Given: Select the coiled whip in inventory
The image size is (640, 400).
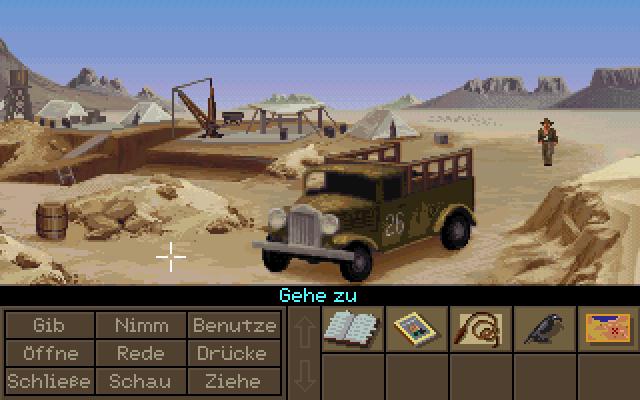Looking at the screenshot, I should pos(478,329).
